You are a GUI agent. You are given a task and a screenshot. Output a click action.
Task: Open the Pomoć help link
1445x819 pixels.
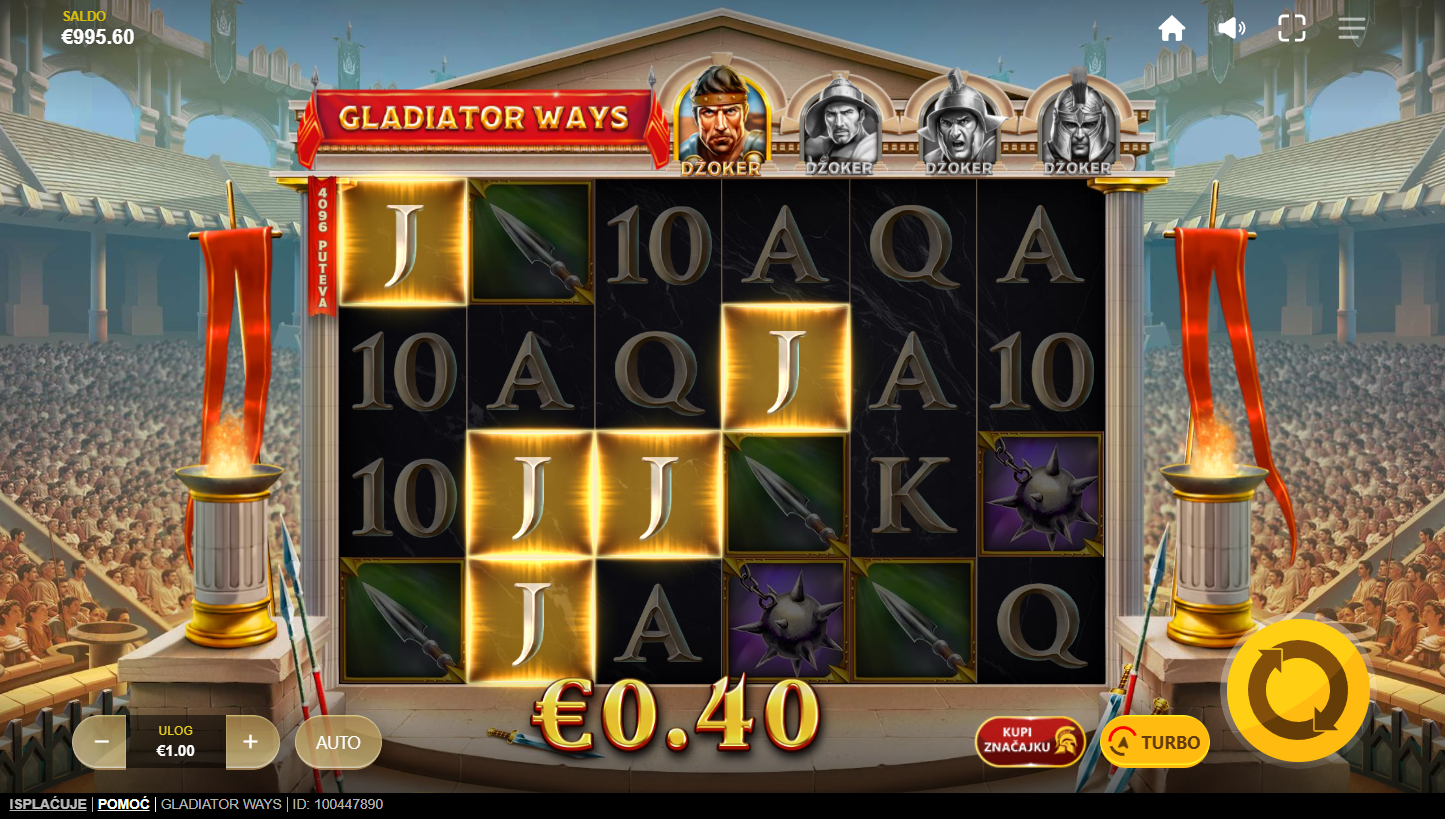pos(124,804)
